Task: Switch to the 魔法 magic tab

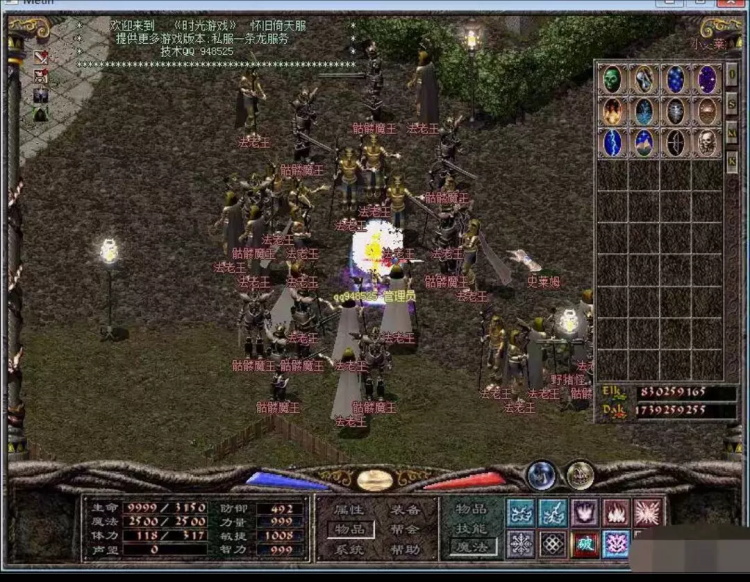Action: point(469,548)
